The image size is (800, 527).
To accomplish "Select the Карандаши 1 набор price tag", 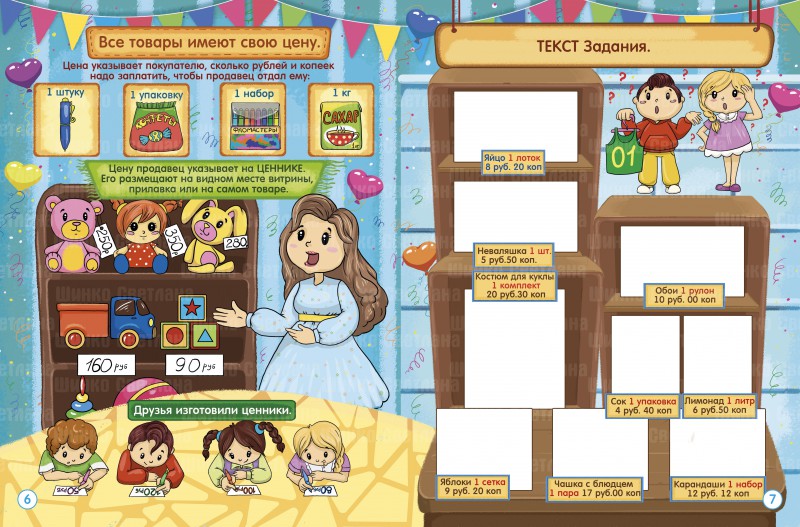I will 714,487.
